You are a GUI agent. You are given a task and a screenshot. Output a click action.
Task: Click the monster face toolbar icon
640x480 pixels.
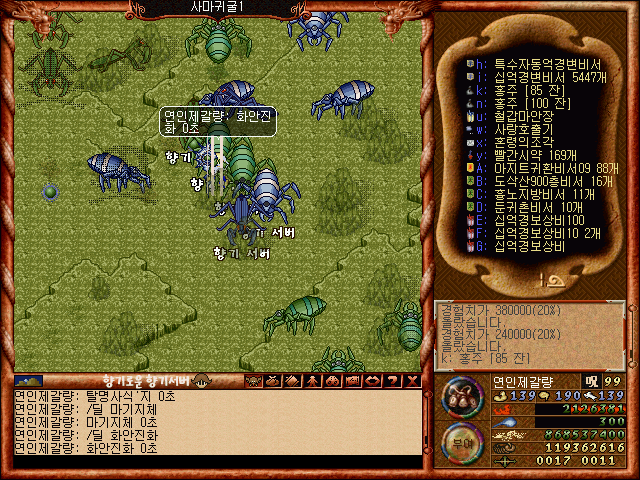(x=253, y=380)
